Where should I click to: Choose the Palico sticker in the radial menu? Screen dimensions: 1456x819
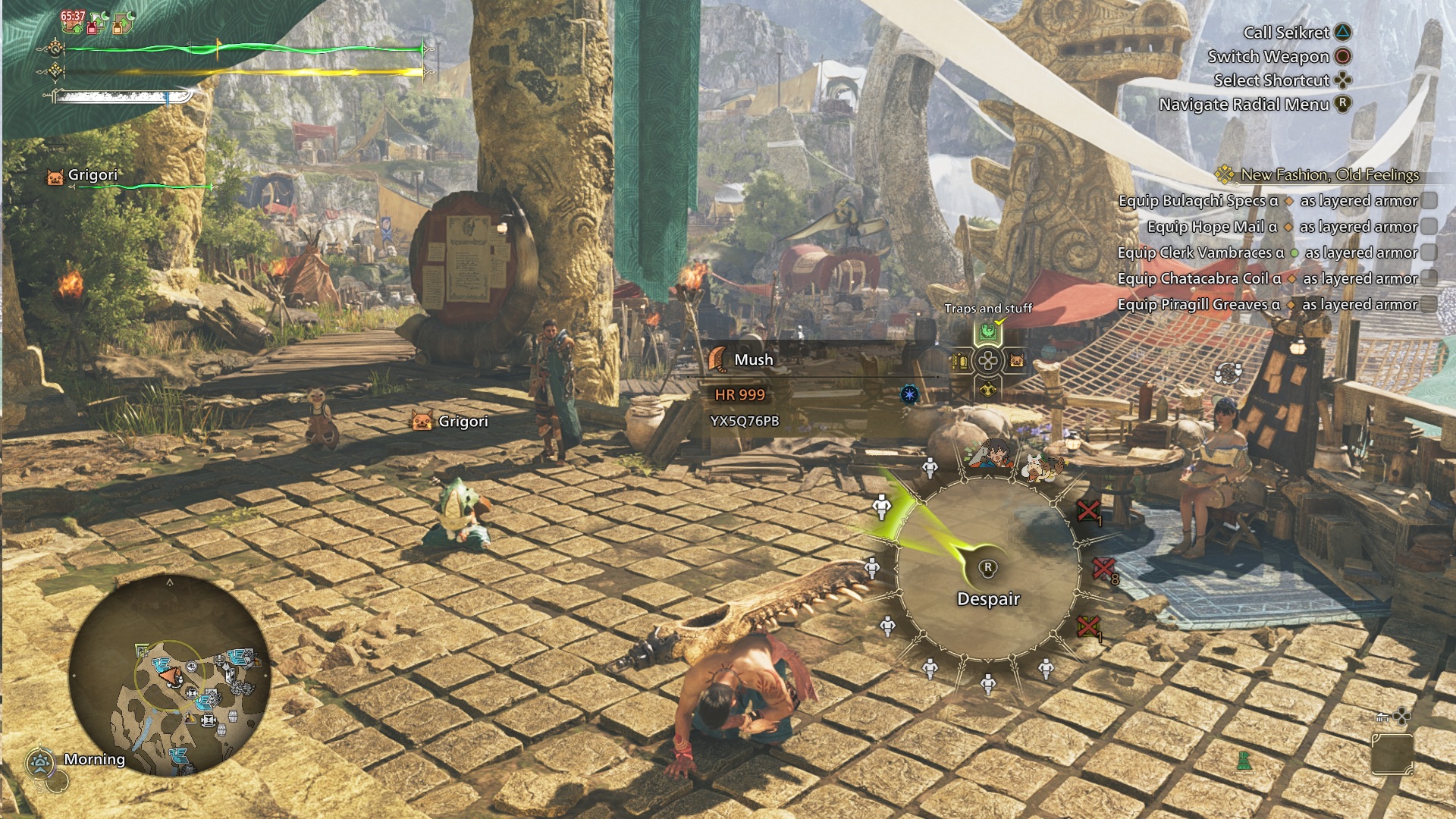click(1040, 465)
